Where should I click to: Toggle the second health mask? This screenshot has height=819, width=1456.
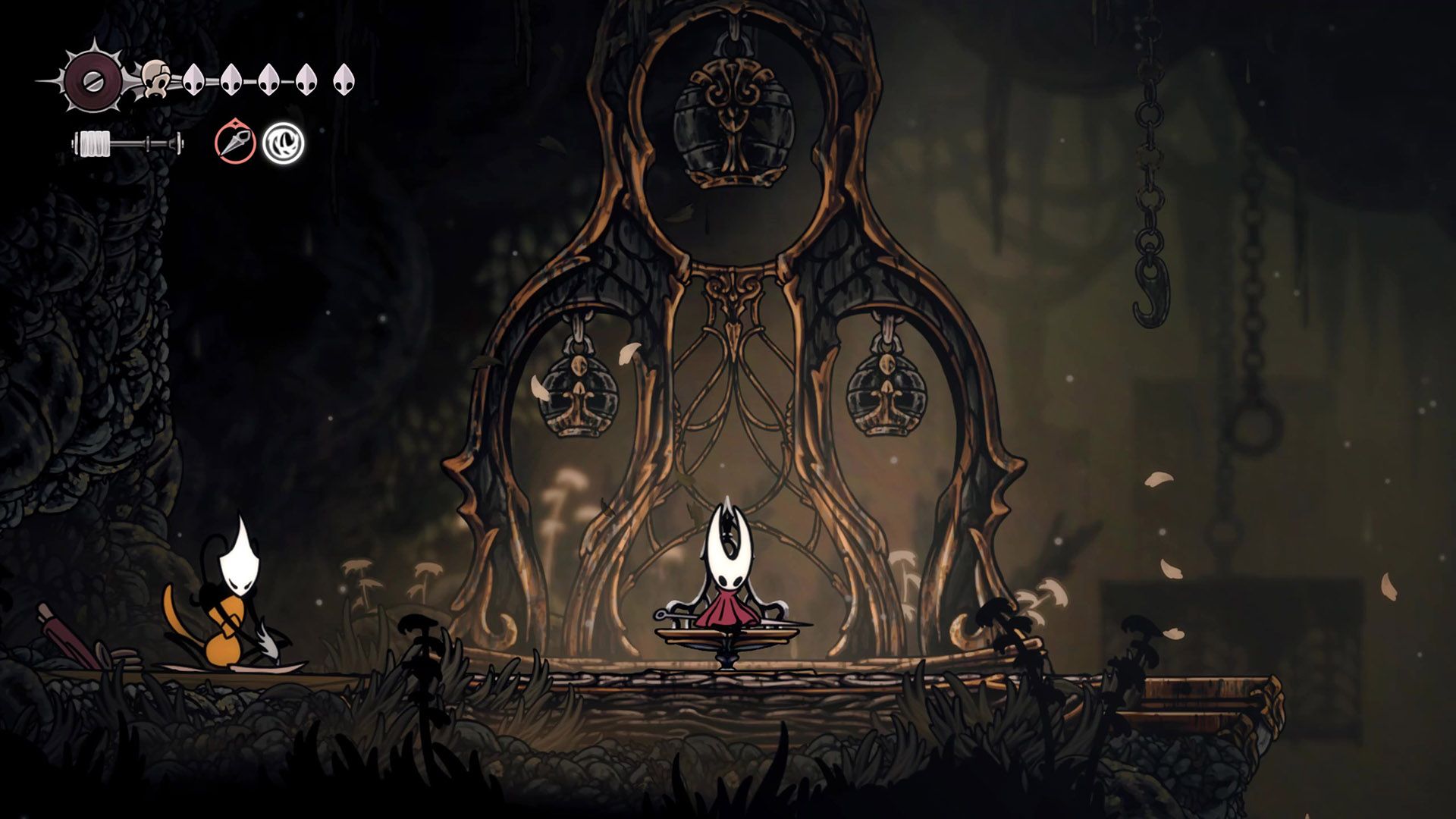click(233, 79)
